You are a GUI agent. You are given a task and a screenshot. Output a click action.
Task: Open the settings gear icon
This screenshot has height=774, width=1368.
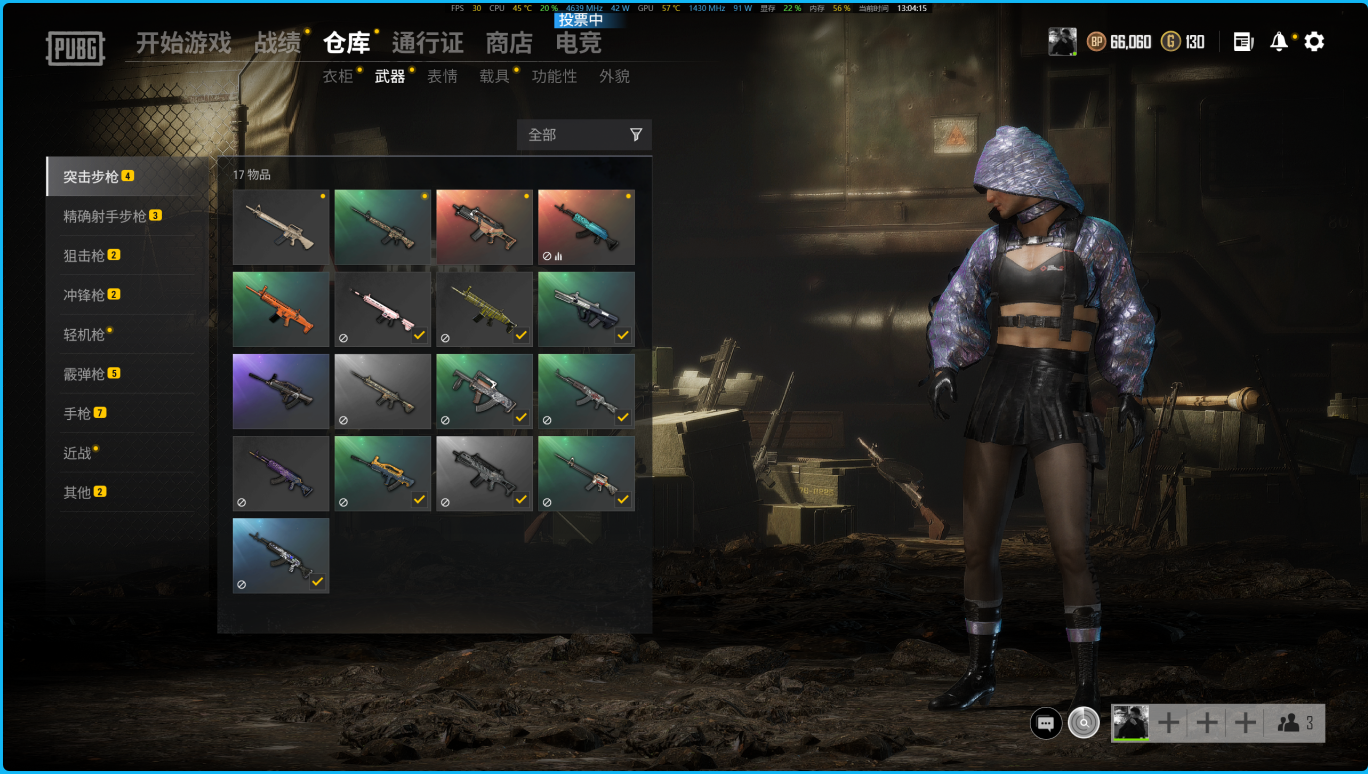1314,42
